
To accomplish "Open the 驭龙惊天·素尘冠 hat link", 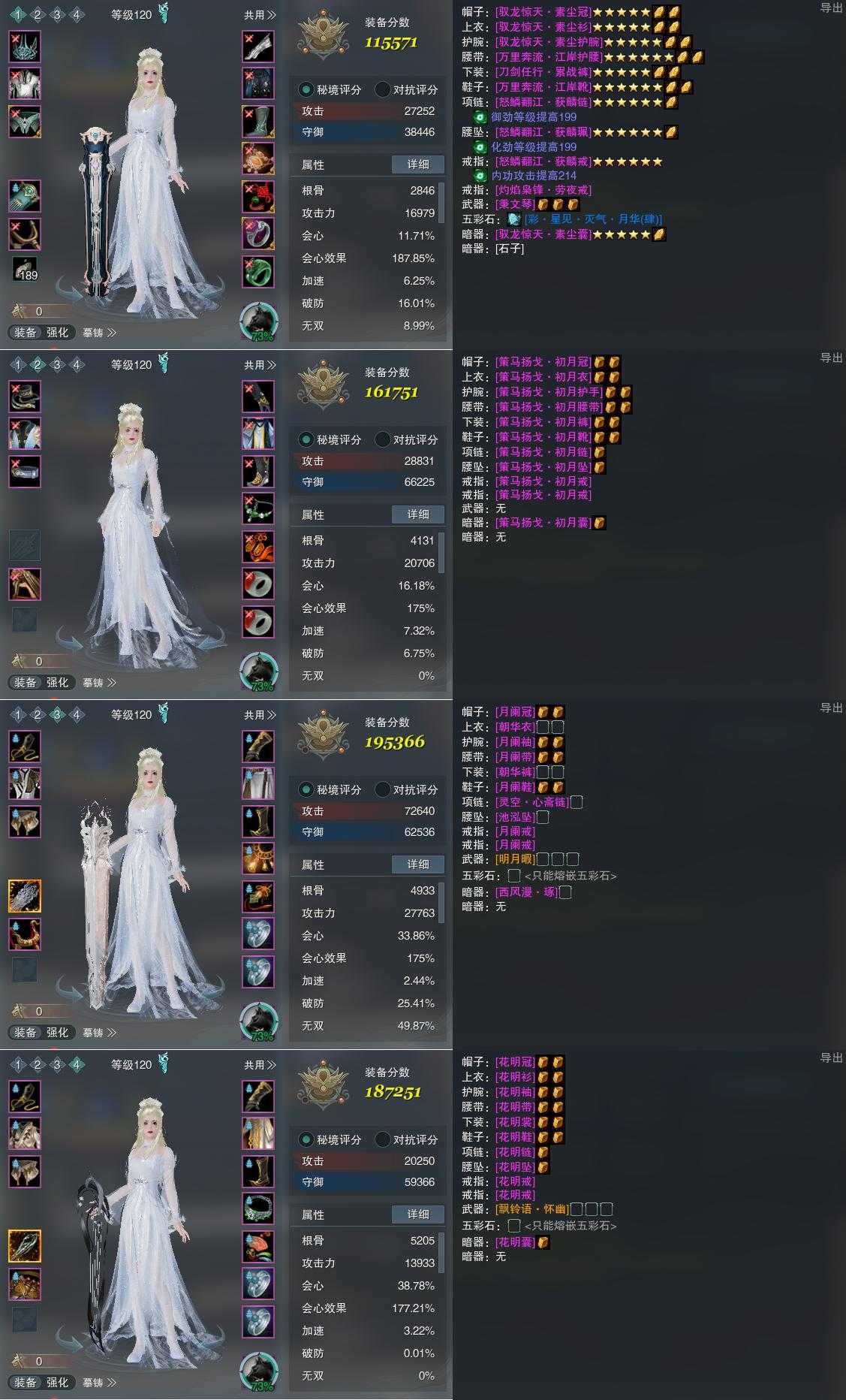I will point(543,12).
